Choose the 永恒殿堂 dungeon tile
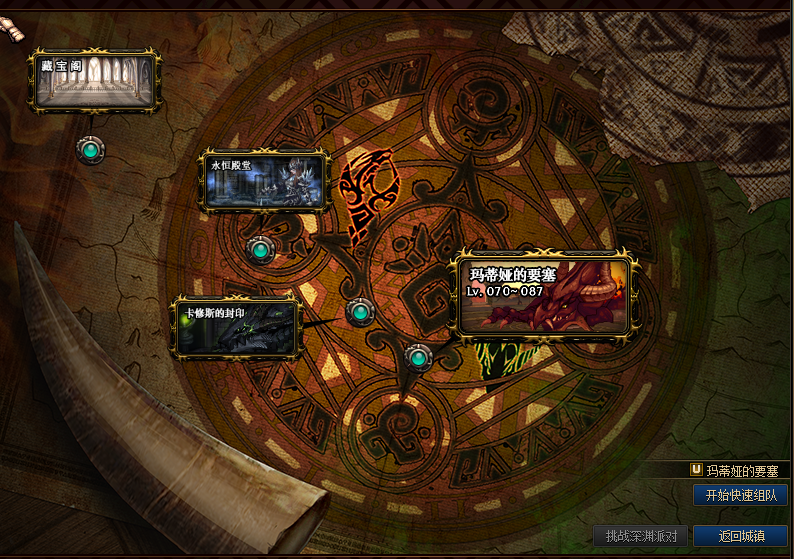Viewport: 794px width, 559px height. pyautogui.click(x=265, y=180)
